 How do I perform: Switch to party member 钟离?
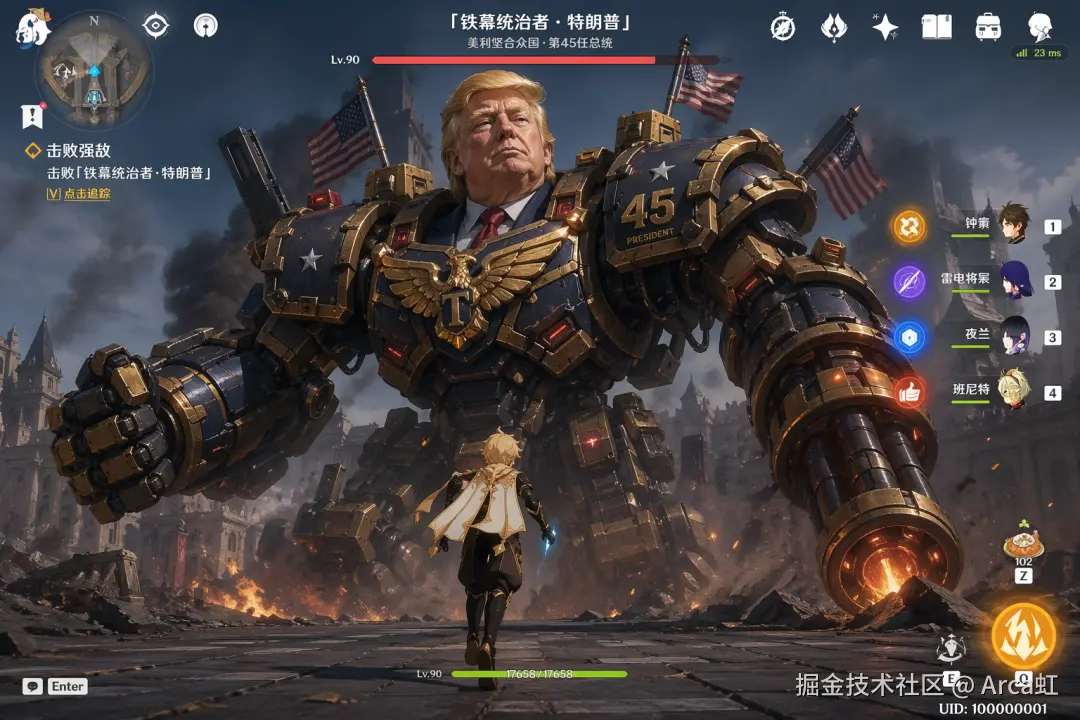[1012, 224]
